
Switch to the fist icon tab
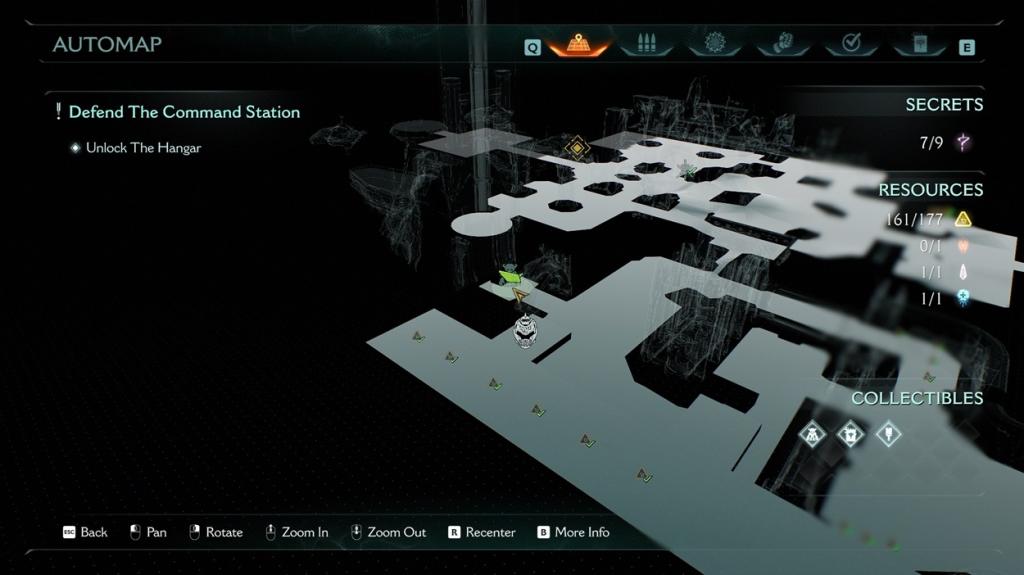click(782, 44)
